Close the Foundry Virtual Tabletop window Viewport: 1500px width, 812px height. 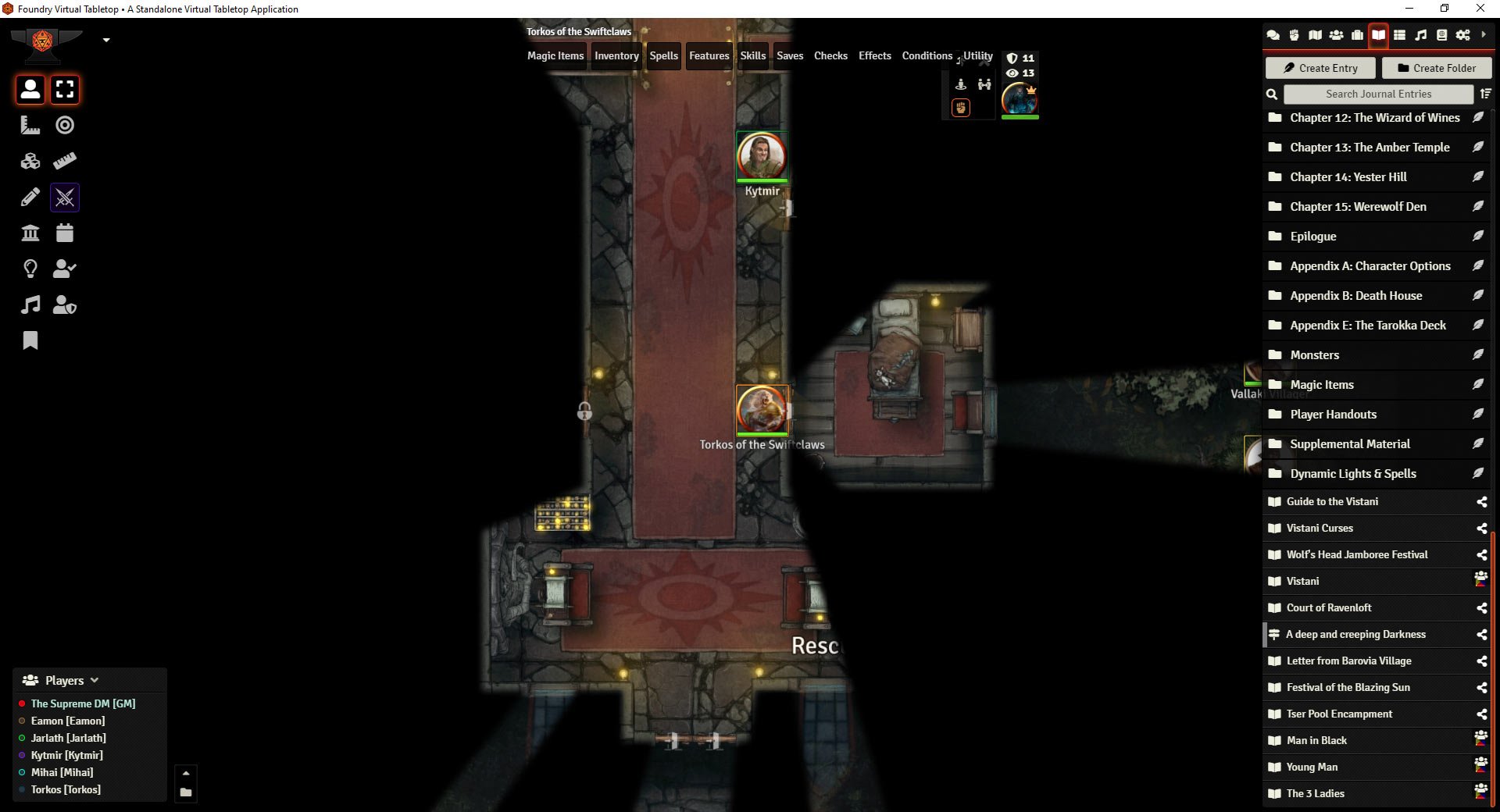click(x=1480, y=9)
